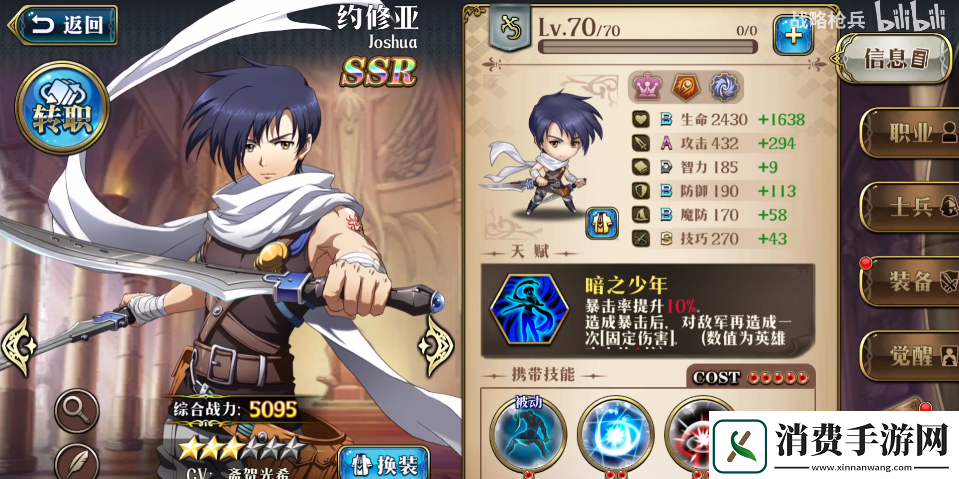
Task: Select the orange shield faction icon
Action: coord(685,87)
